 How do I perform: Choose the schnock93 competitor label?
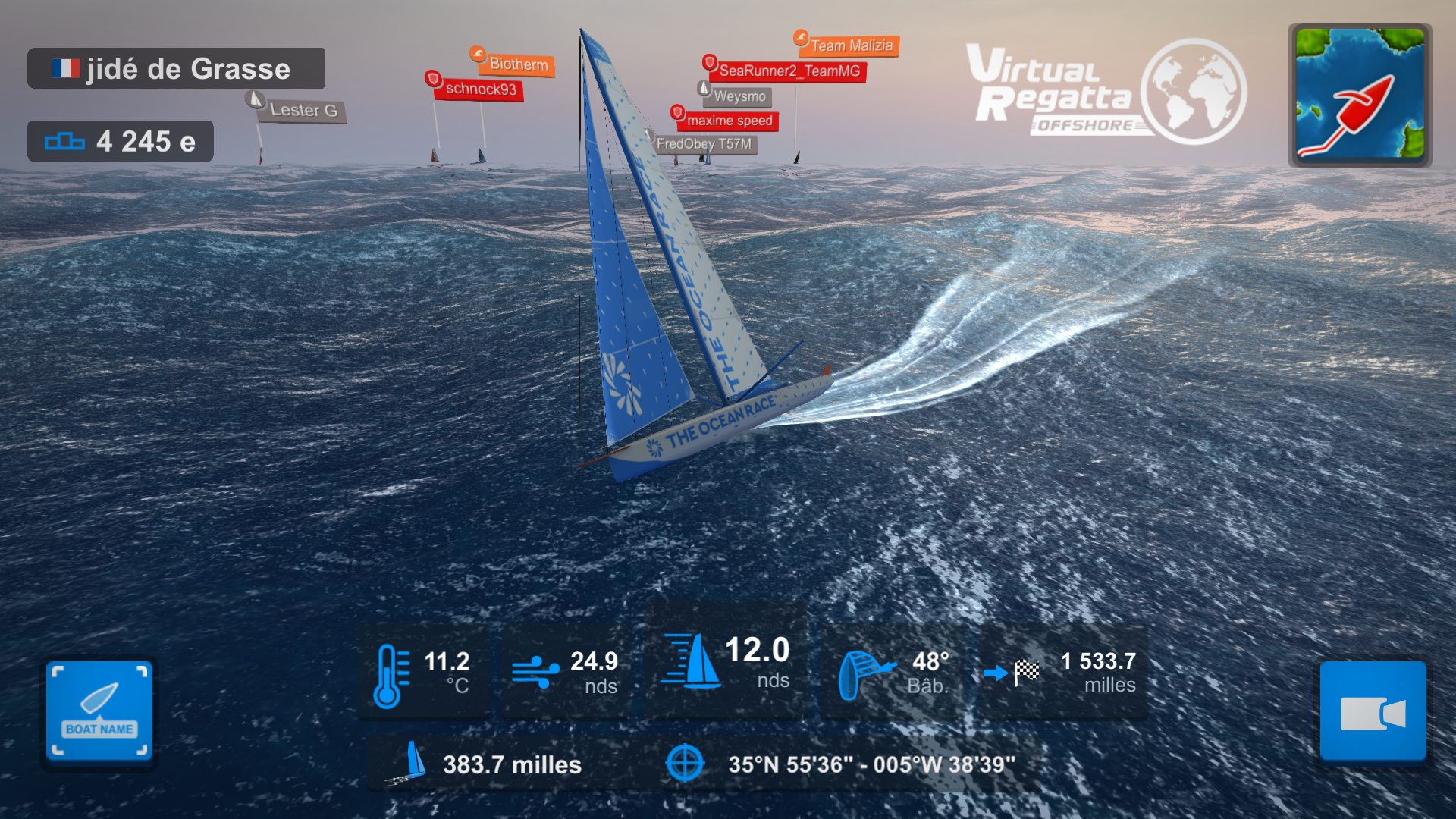point(480,89)
